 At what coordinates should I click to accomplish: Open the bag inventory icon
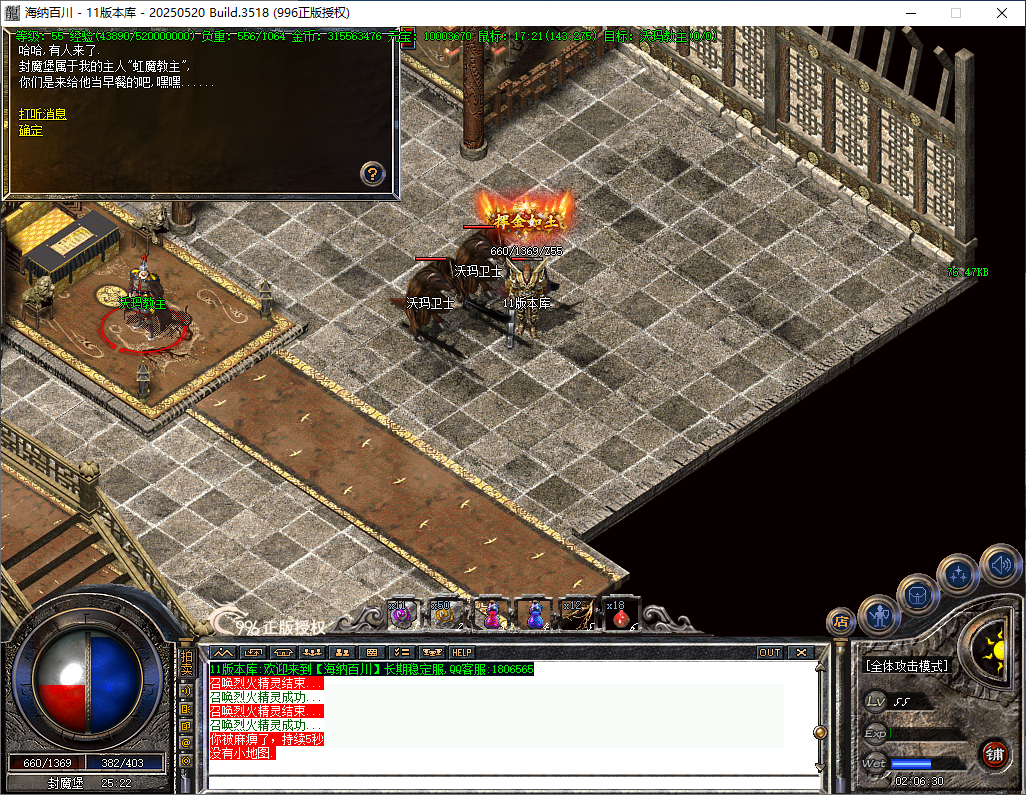pyautogui.click(x=918, y=594)
